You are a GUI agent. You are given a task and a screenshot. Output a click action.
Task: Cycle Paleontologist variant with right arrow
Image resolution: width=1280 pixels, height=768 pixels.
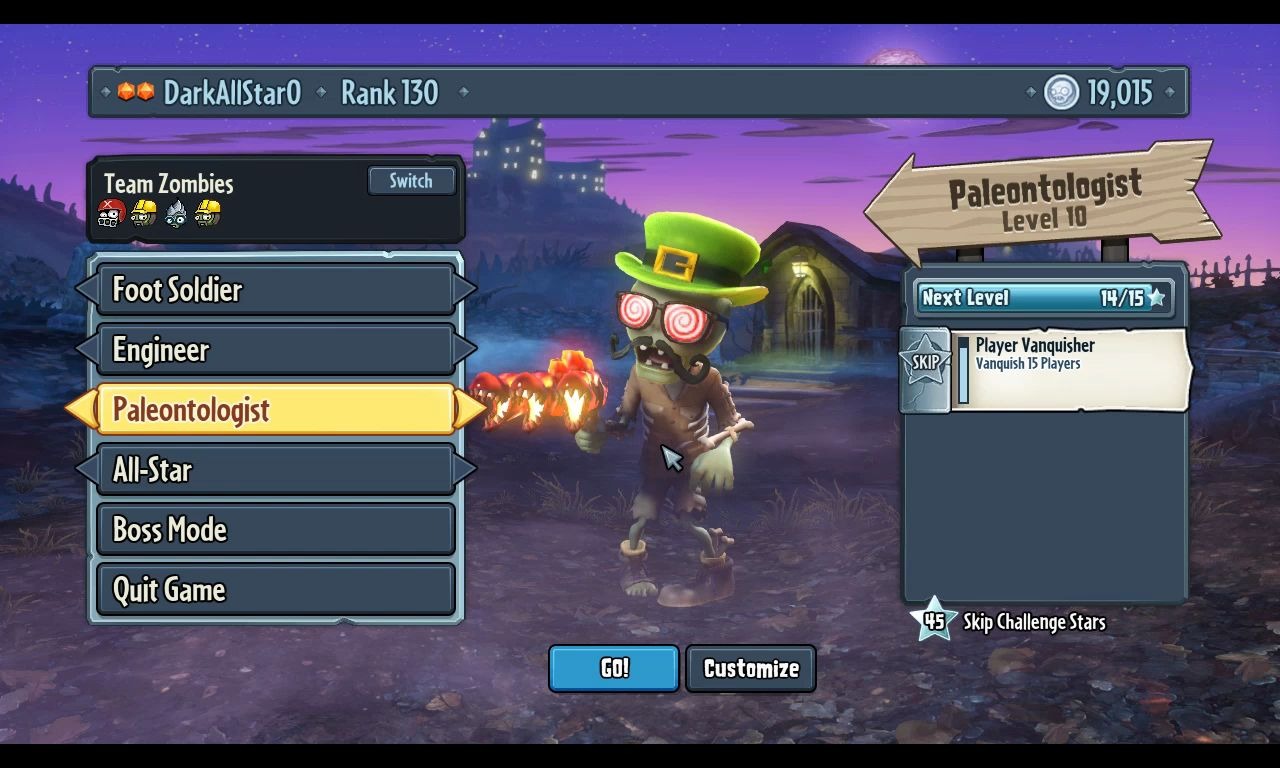point(468,410)
